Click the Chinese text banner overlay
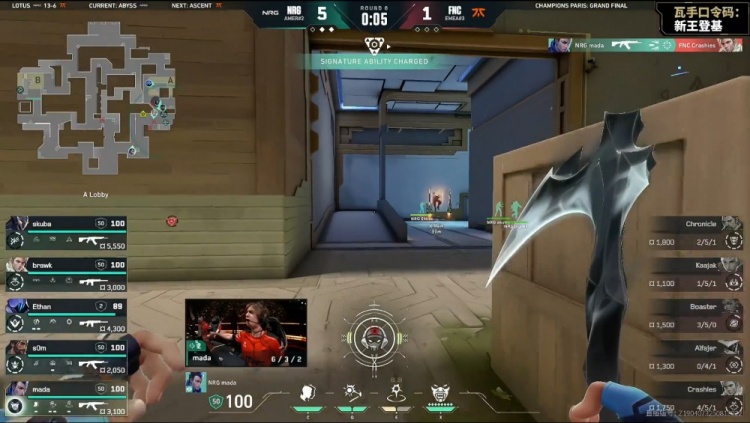 click(700, 18)
